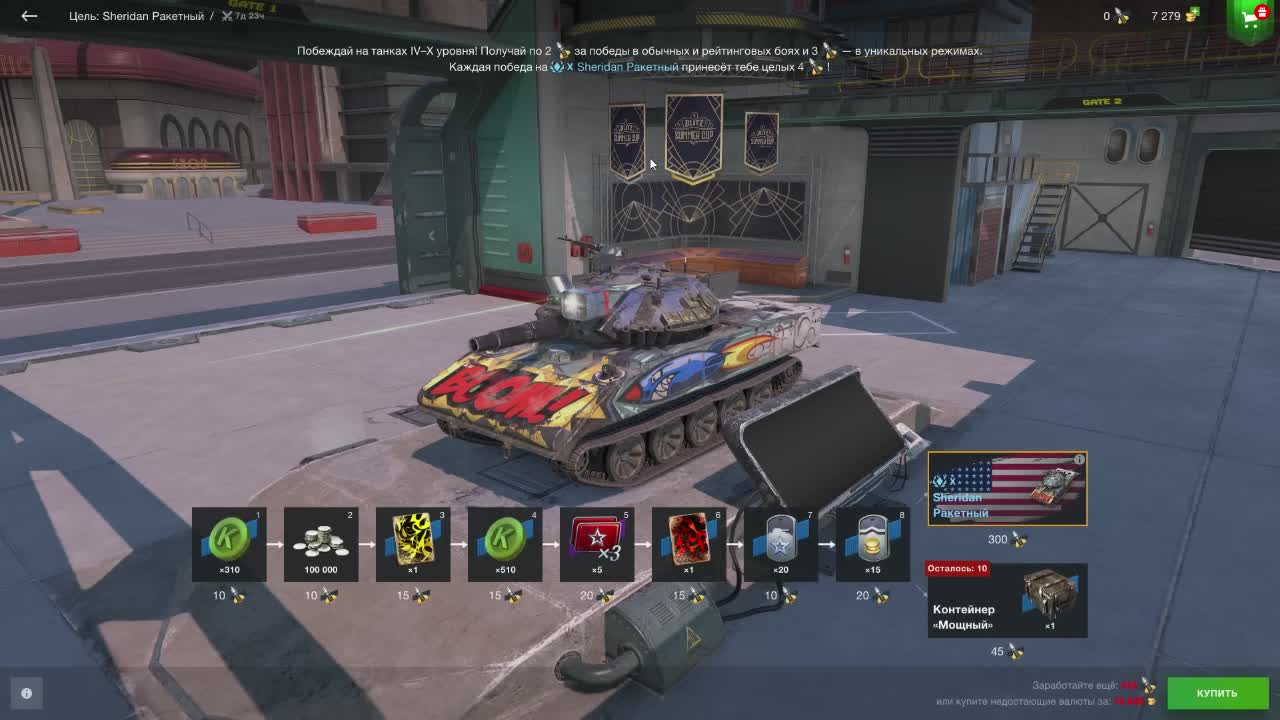Open the info icon on the Sheridan card

coord(1078,458)
